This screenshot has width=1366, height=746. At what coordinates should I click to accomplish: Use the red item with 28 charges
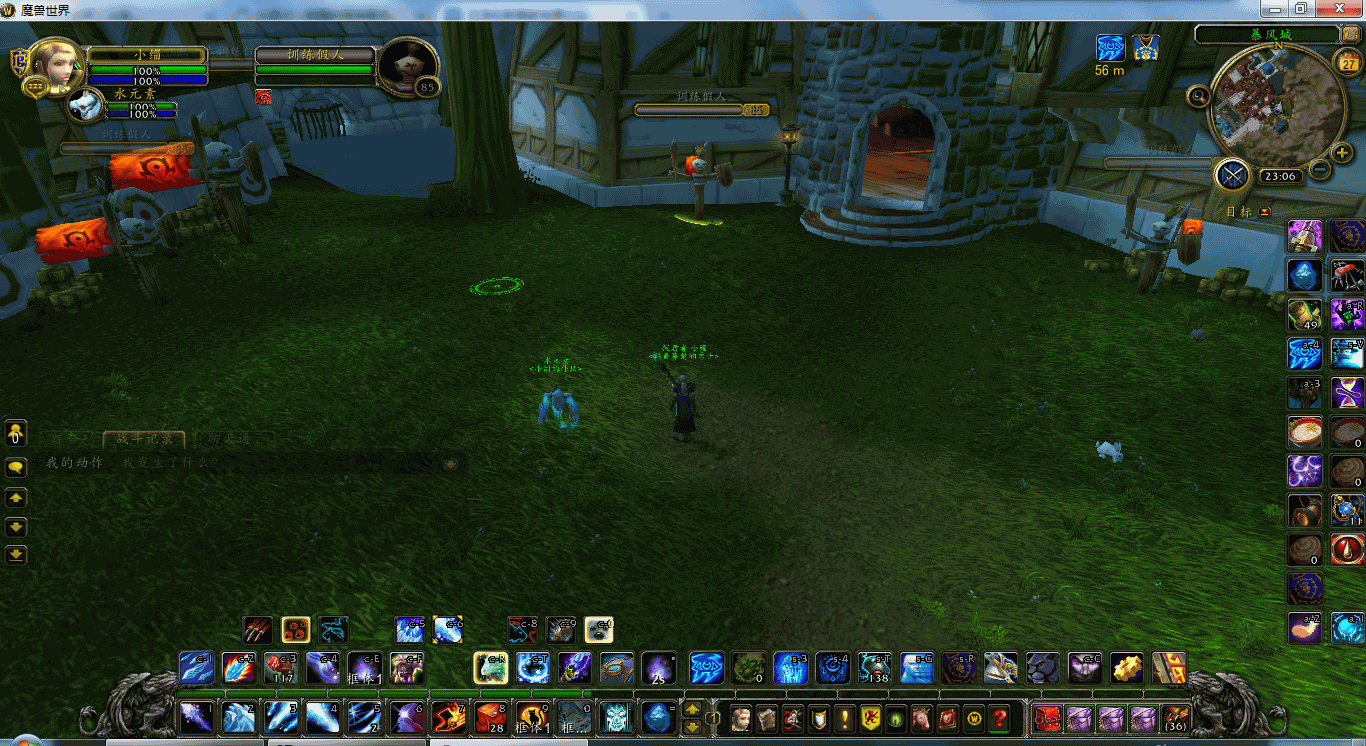490,718
